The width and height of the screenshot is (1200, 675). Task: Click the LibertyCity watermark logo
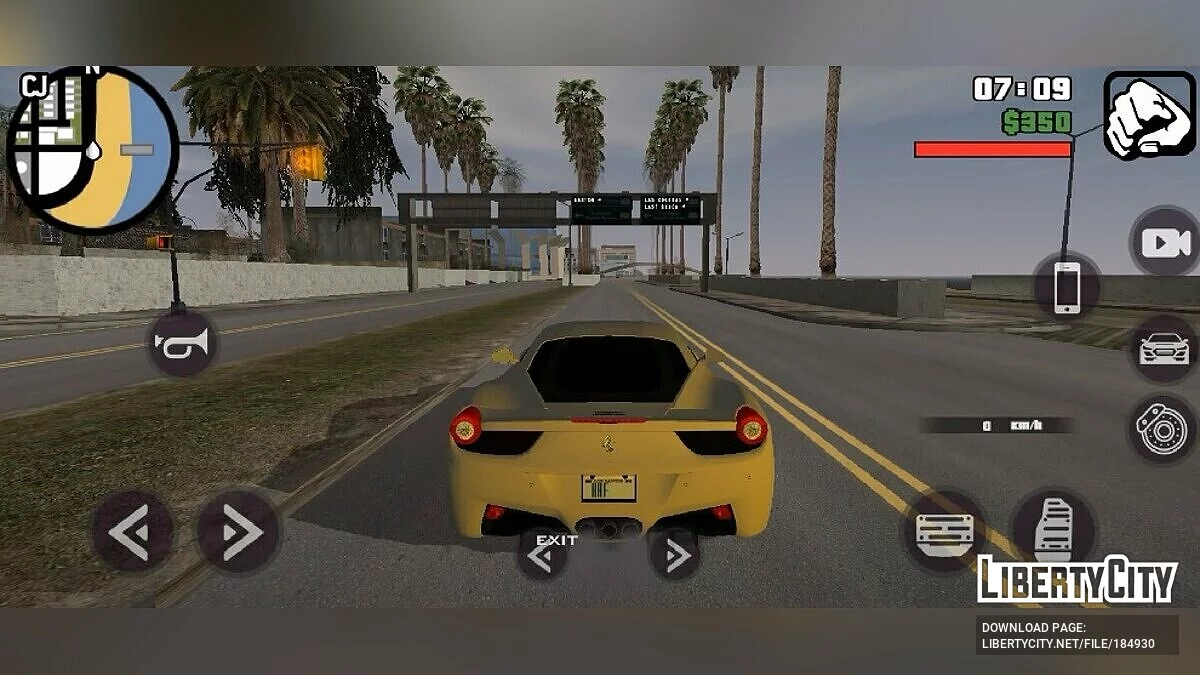[1077, 580]
